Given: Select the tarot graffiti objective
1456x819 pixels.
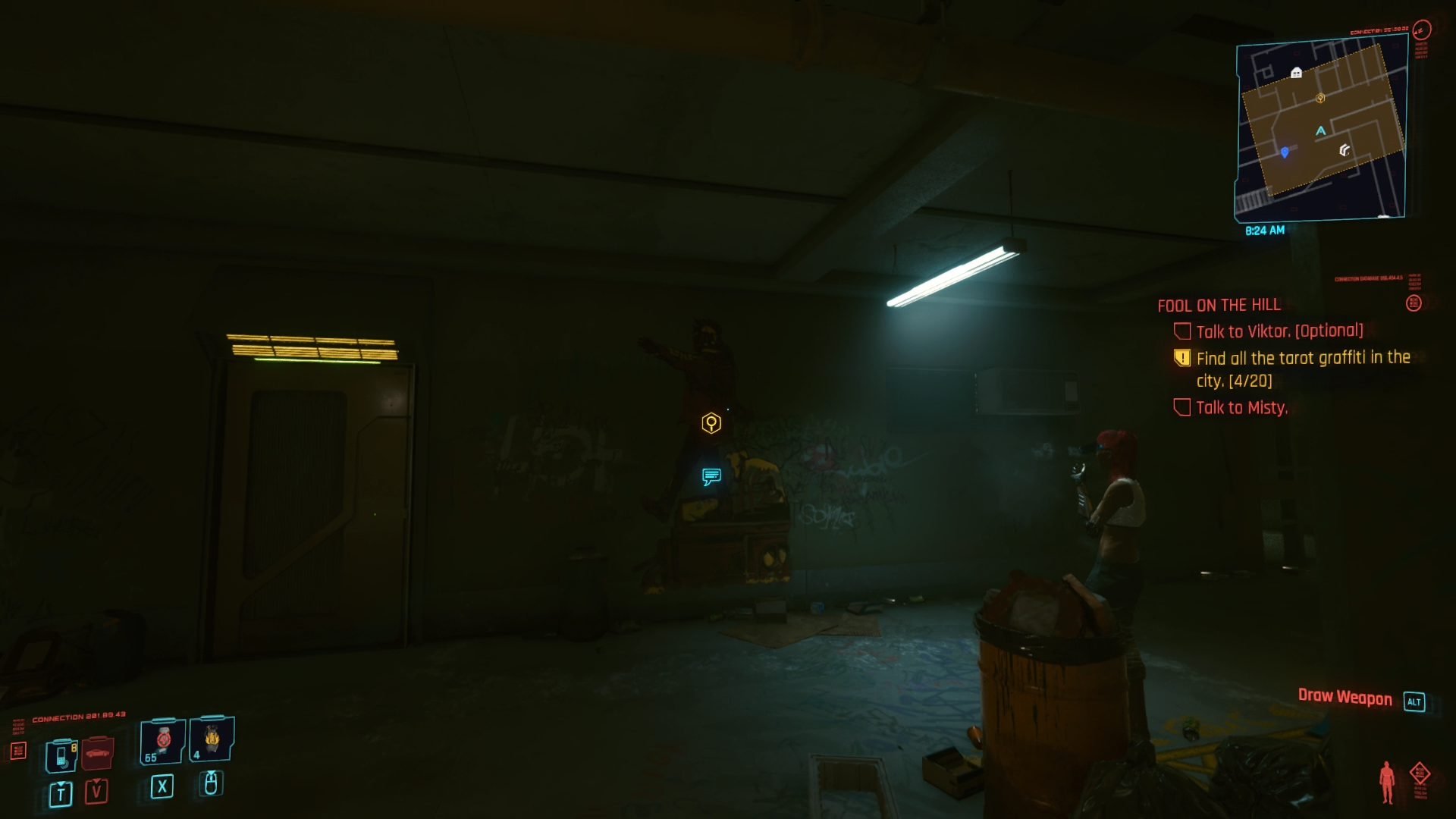Looking at the screenshot, I should tap(1302, 369).
